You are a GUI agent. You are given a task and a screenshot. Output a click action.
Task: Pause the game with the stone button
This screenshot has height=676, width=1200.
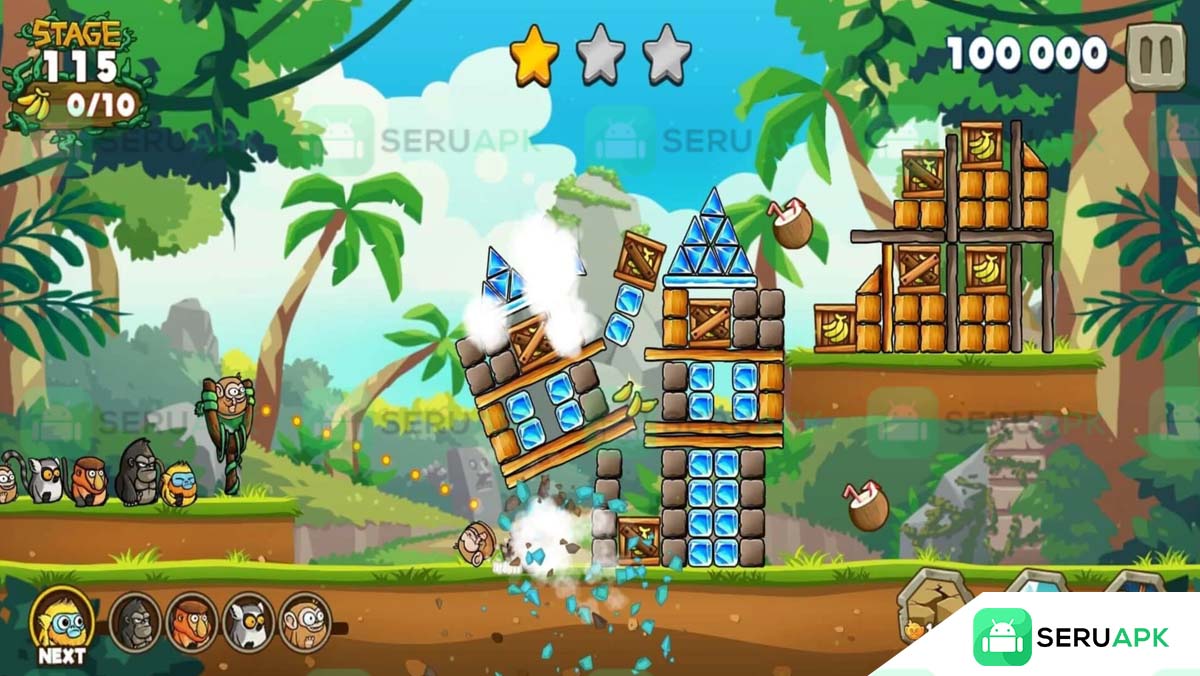click(1156, 55)
